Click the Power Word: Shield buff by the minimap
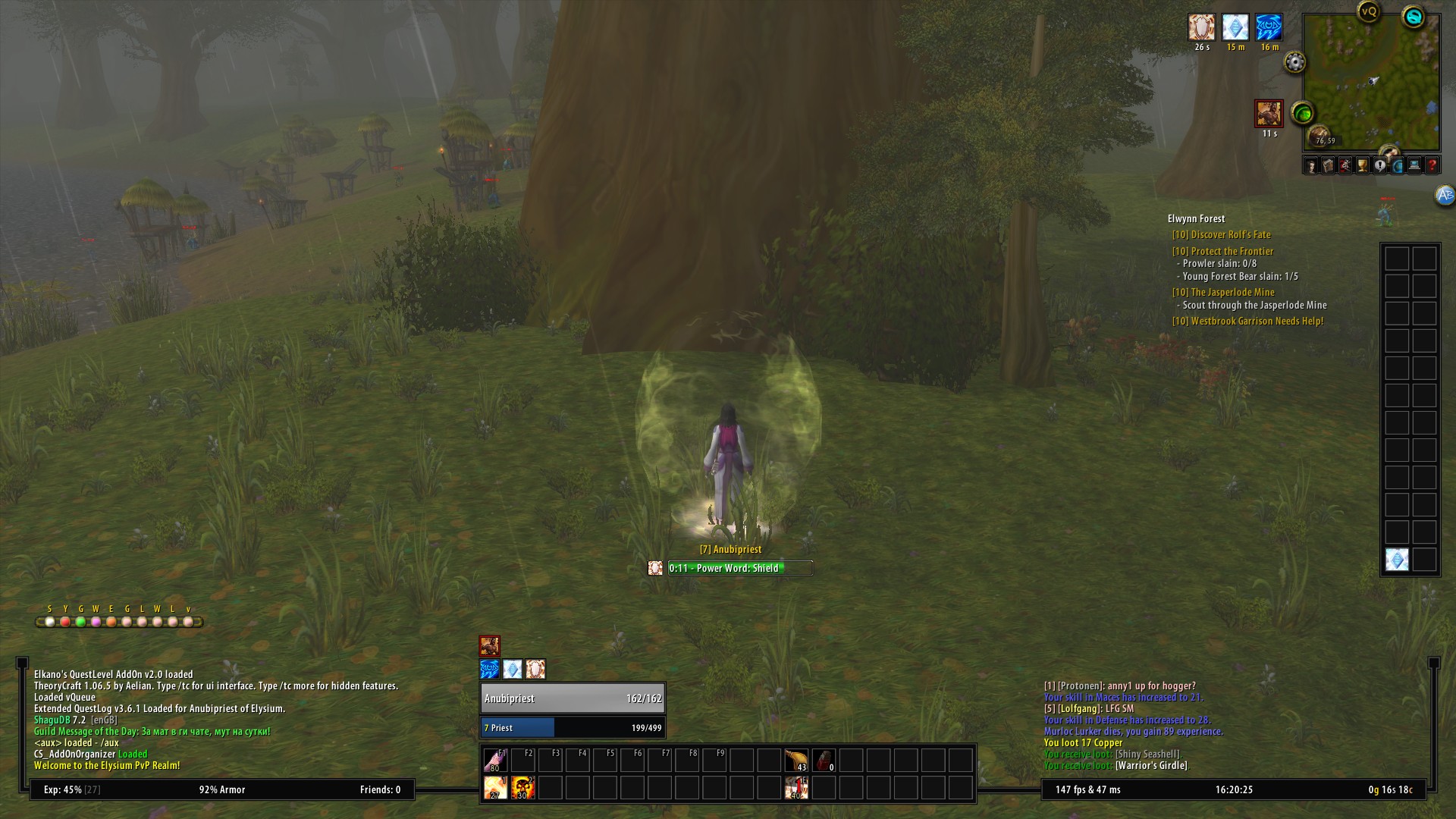1456x819 pixels. 1201,27
